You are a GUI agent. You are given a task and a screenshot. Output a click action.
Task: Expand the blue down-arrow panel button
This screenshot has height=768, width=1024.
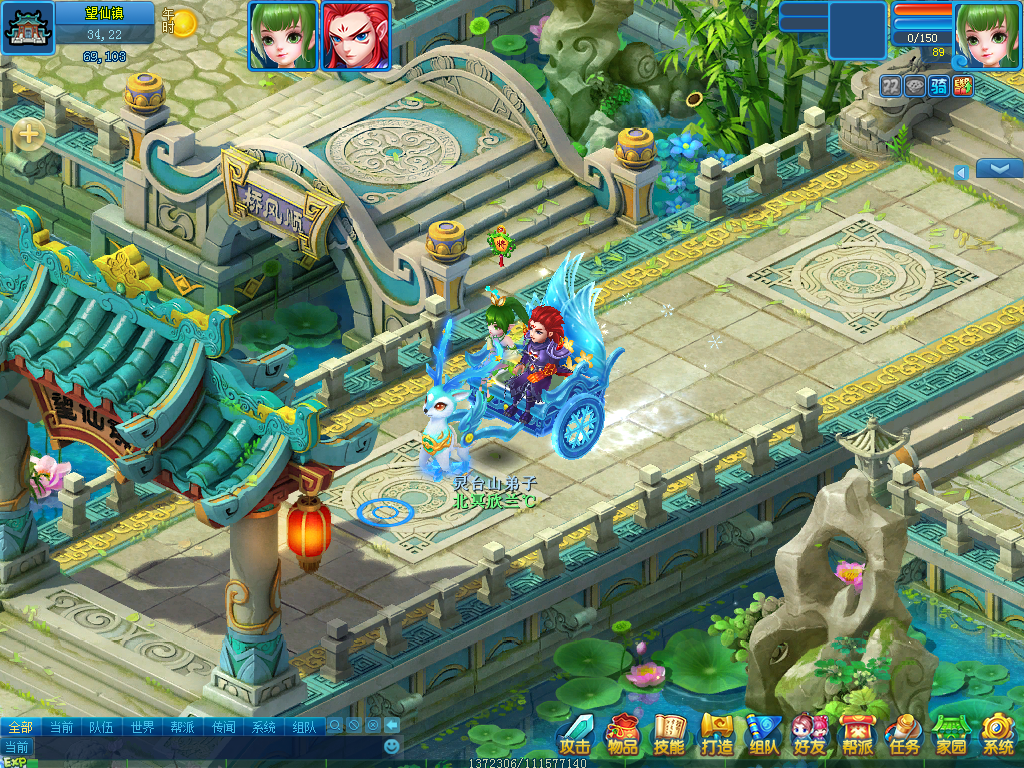(998, 168)
